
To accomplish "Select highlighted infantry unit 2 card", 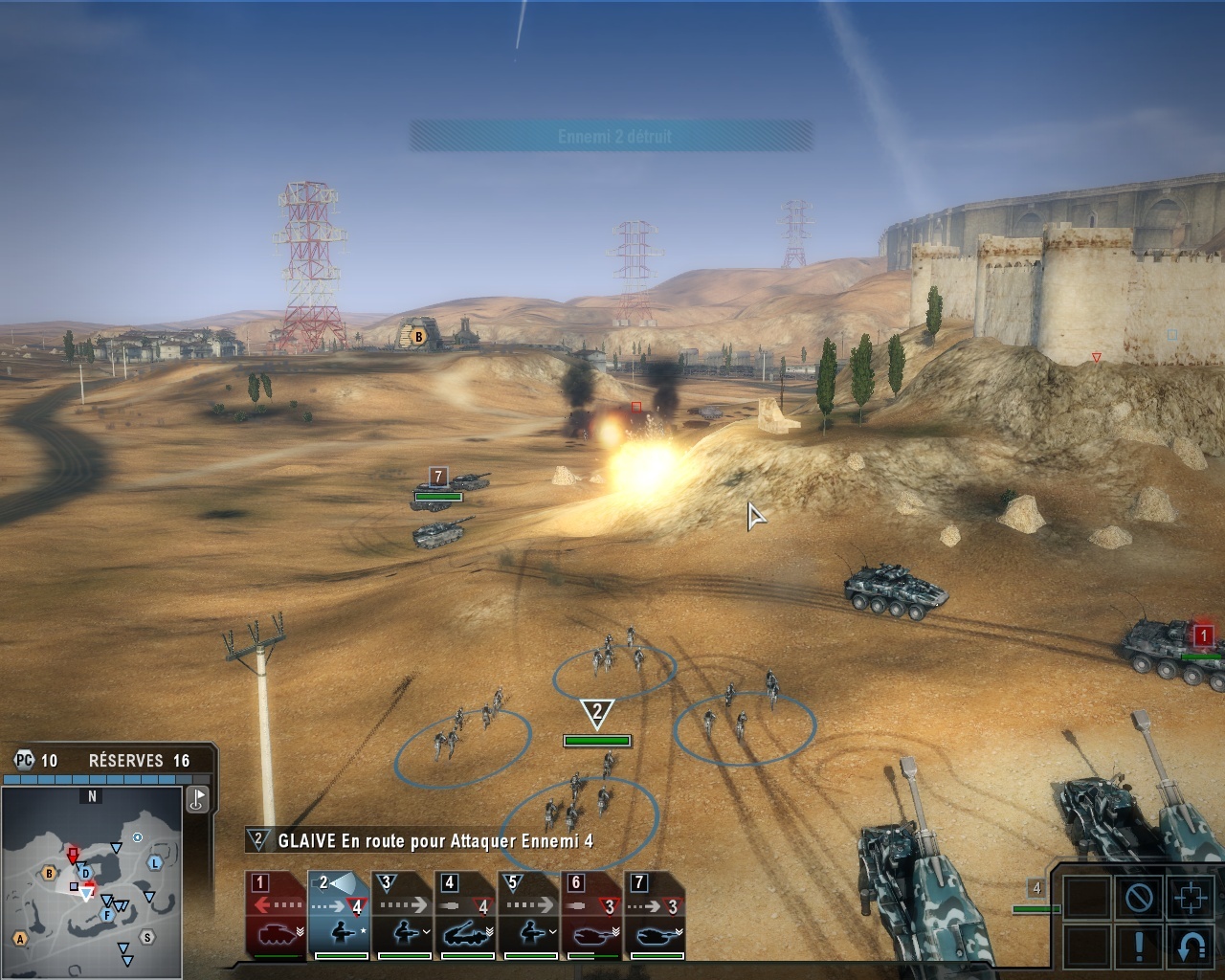I will (339, 915).
